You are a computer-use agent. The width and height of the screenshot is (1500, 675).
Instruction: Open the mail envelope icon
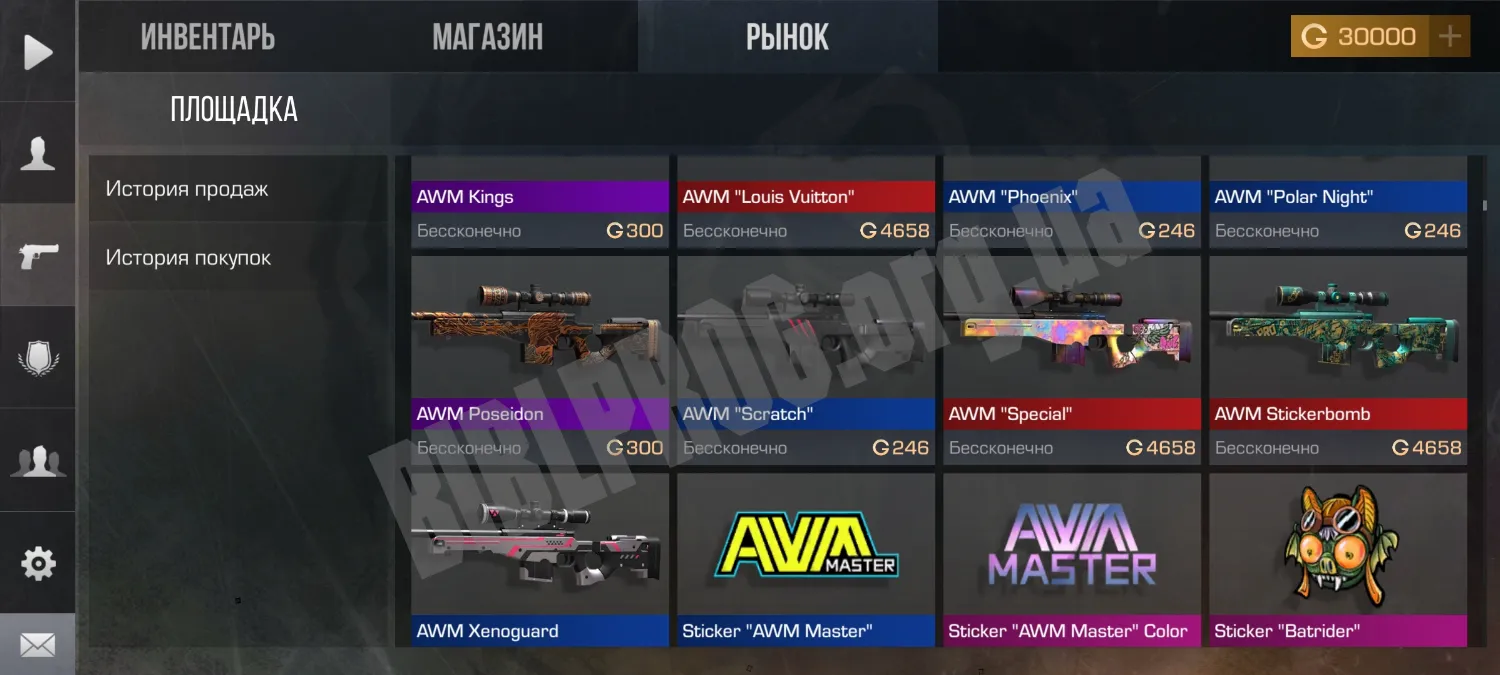[x=38, y=646]
